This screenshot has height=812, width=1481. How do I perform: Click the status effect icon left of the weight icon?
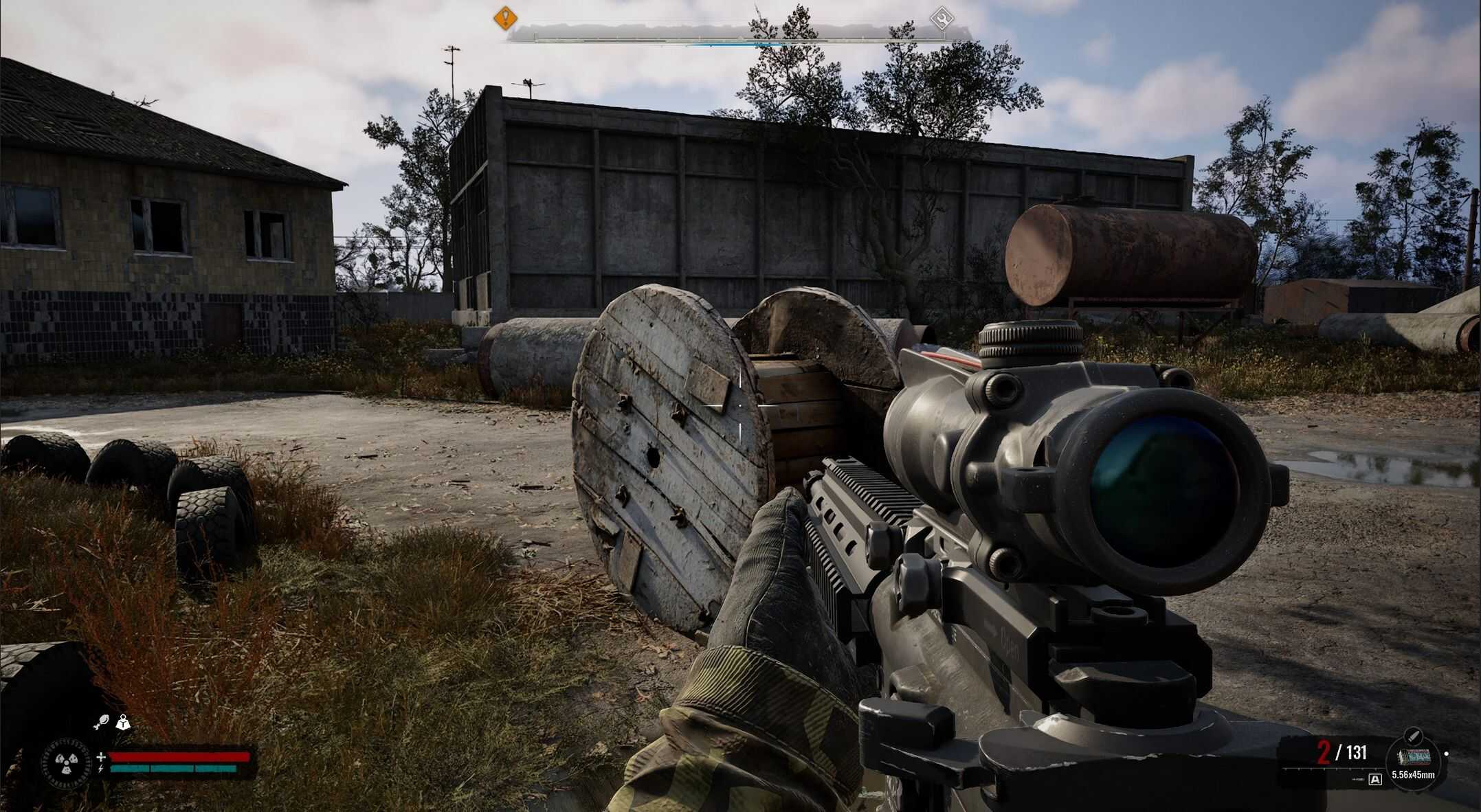pyautogui.click(x=102, y=721)
